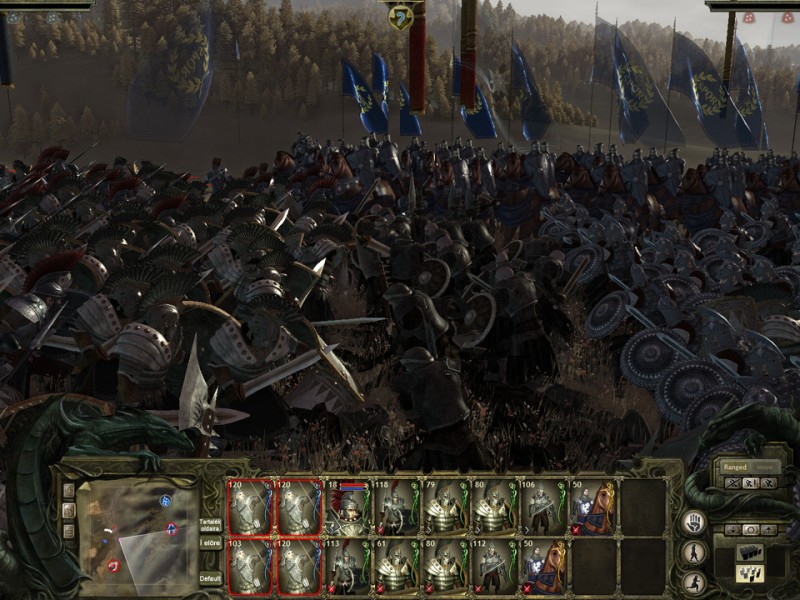Select the 106-strength swordsman unit card
This screenshot has width=800, height=600.
[x=543, y=508]
